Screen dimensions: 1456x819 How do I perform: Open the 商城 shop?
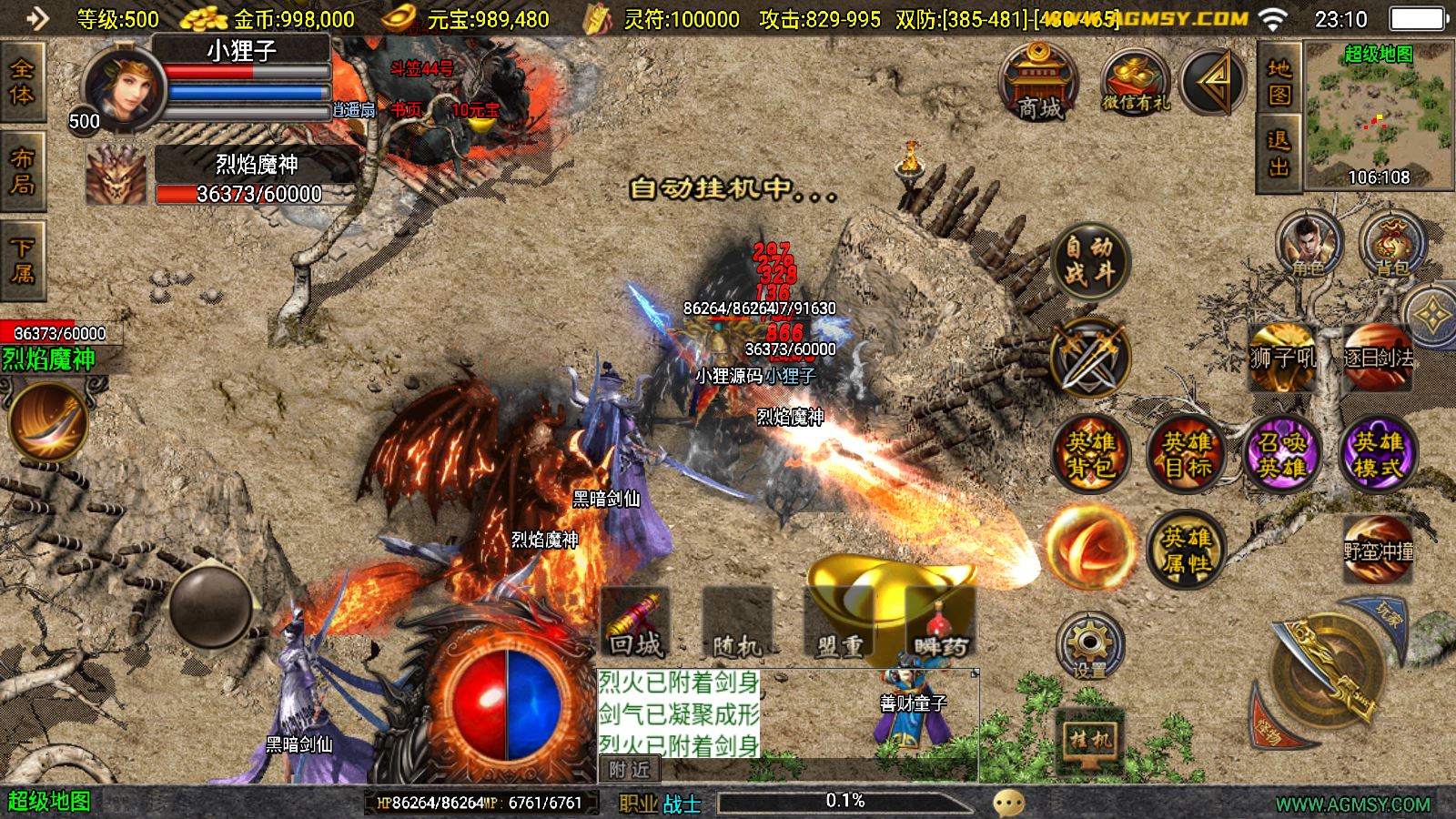pyautogui.click(x=1039, y=84)
